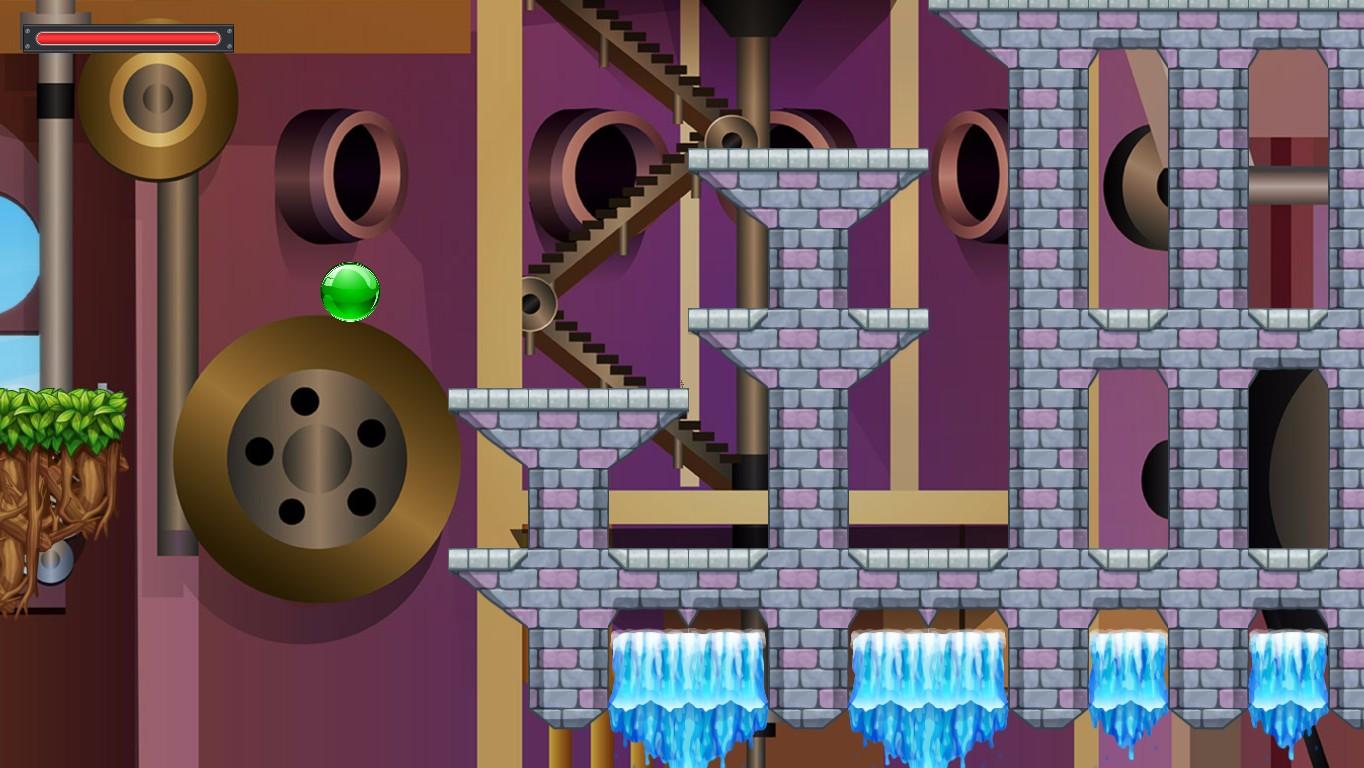The width and height of the screenshot is (1364, 768).
Task: Click the green ball player character
Action: click(x=350, y=292)
